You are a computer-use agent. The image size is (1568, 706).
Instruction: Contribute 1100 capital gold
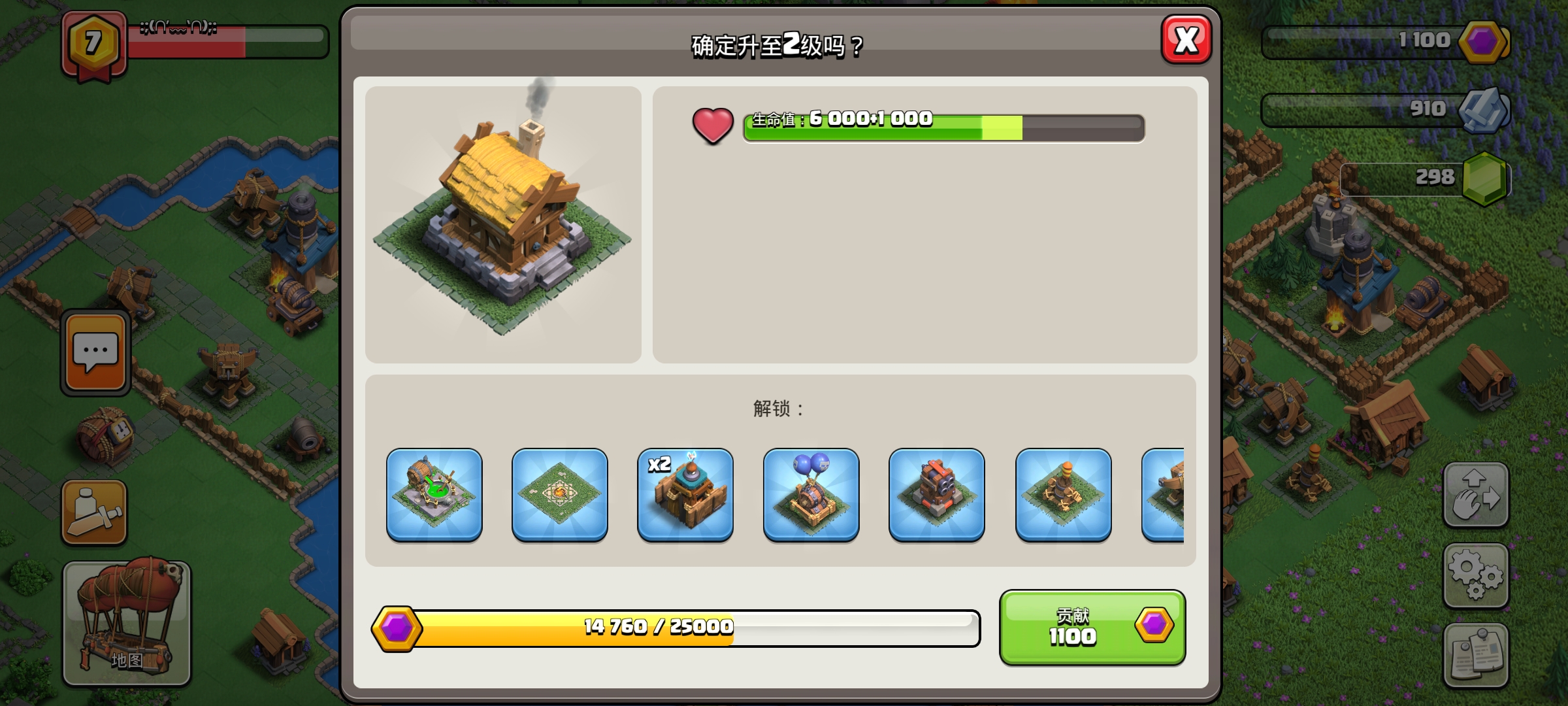tap(1092, 627)
